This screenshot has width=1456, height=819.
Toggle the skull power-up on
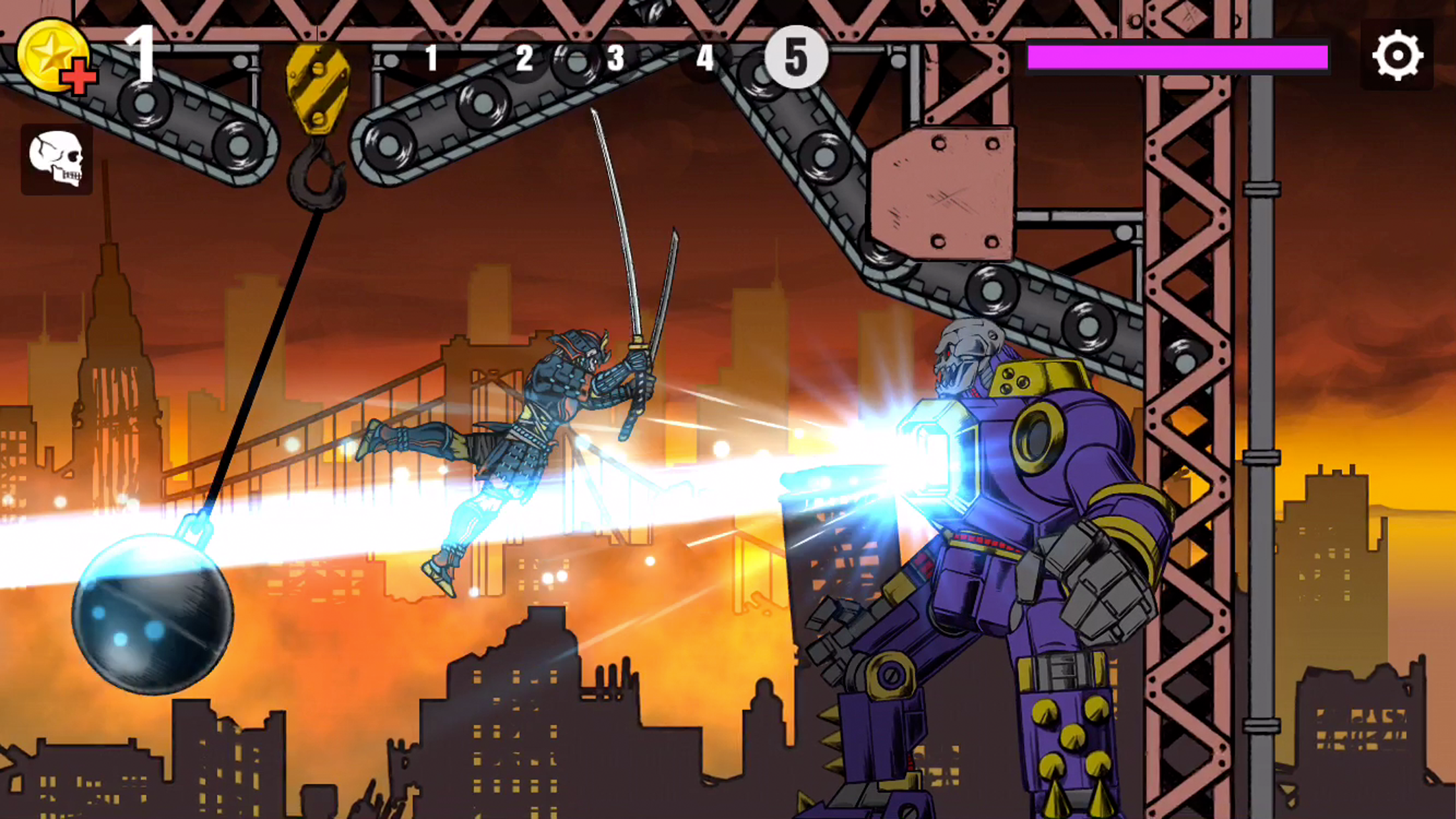[x=57, y=158]
